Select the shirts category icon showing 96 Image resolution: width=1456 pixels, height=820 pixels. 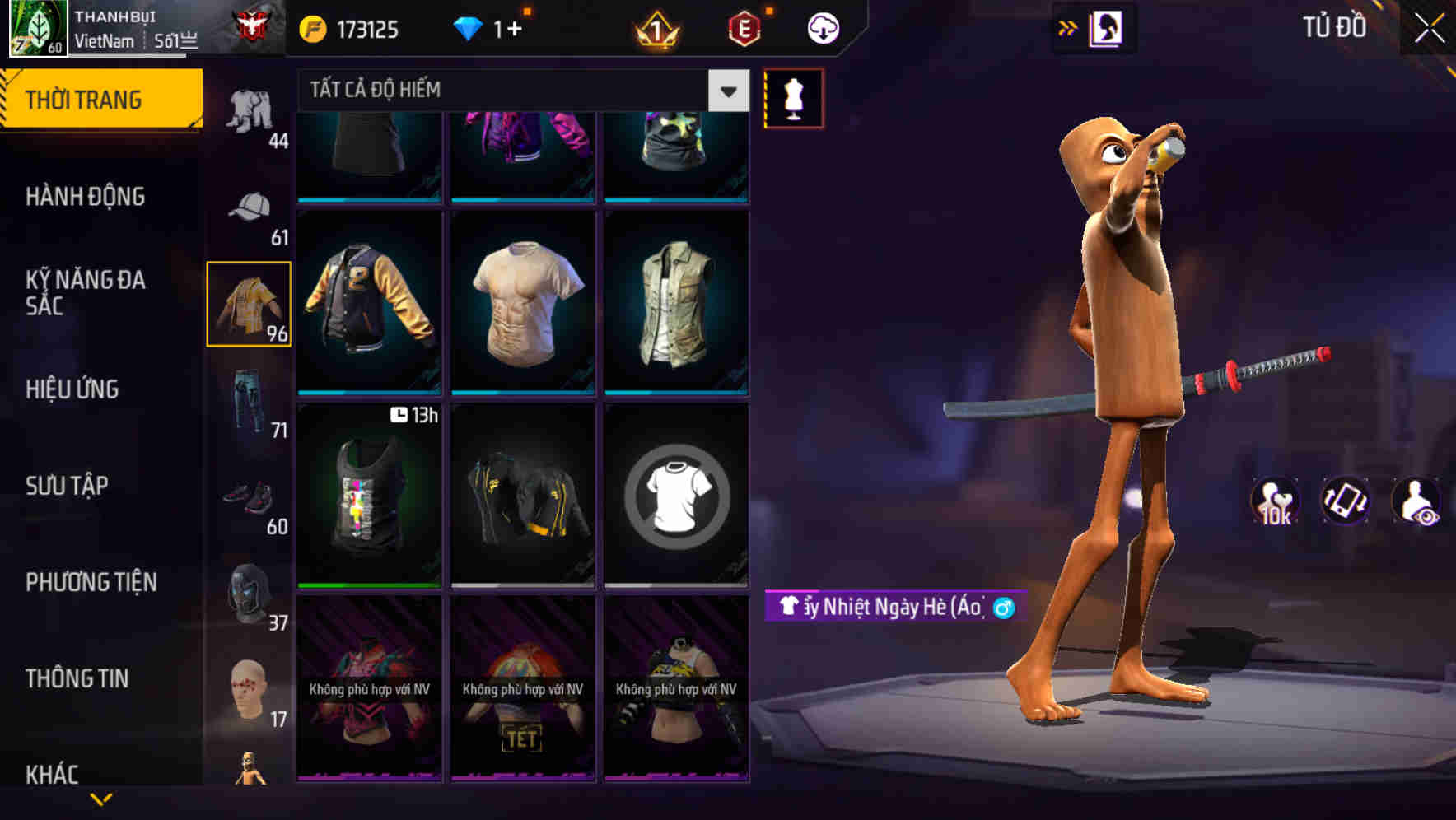tap(250, 305)
